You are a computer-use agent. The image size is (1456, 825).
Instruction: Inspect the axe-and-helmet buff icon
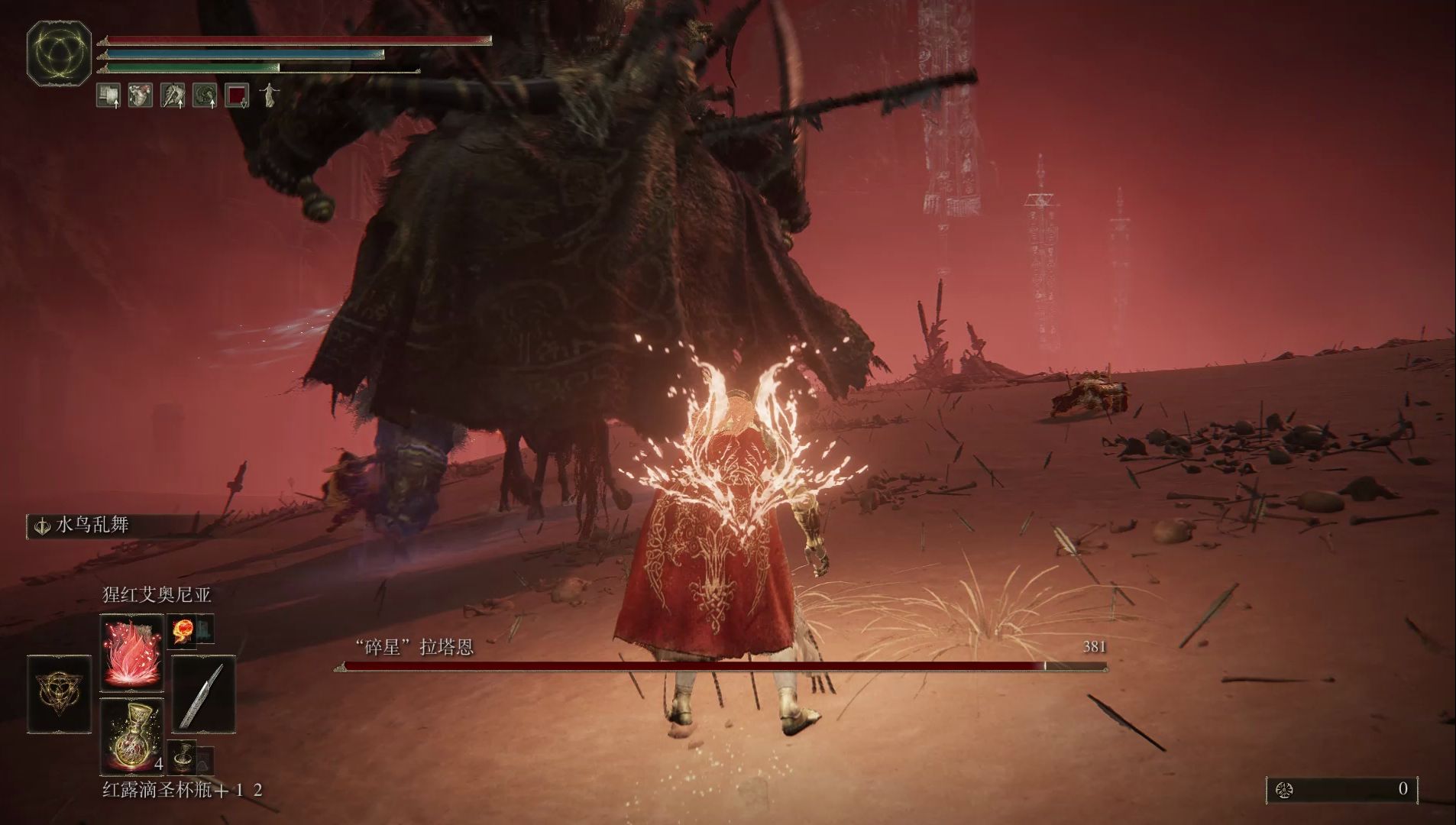click(x=173, y=95)
